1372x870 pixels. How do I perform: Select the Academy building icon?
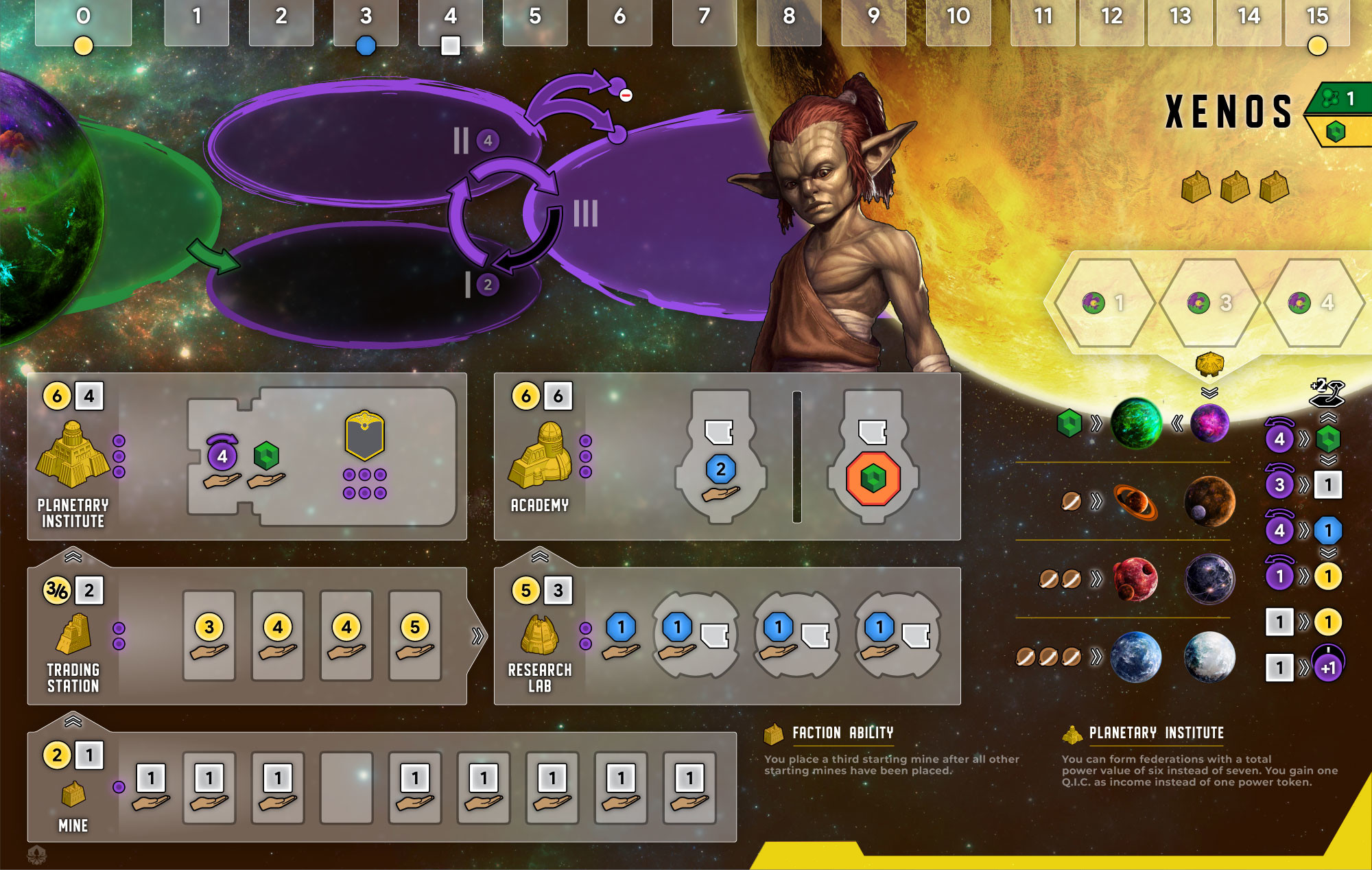pos(541,455)
